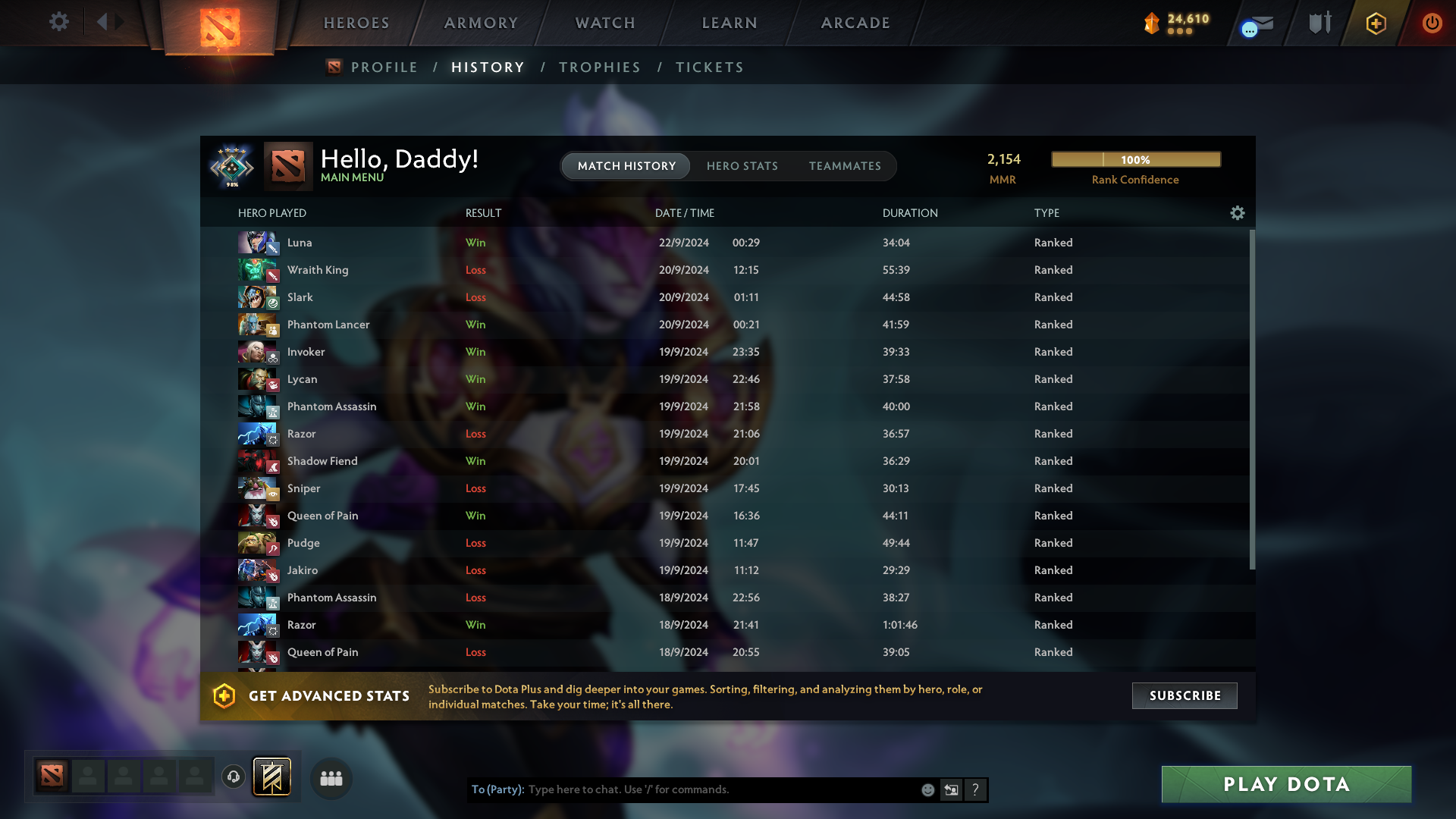Click the Rank Confidence progress bar

click(1134, 159)
